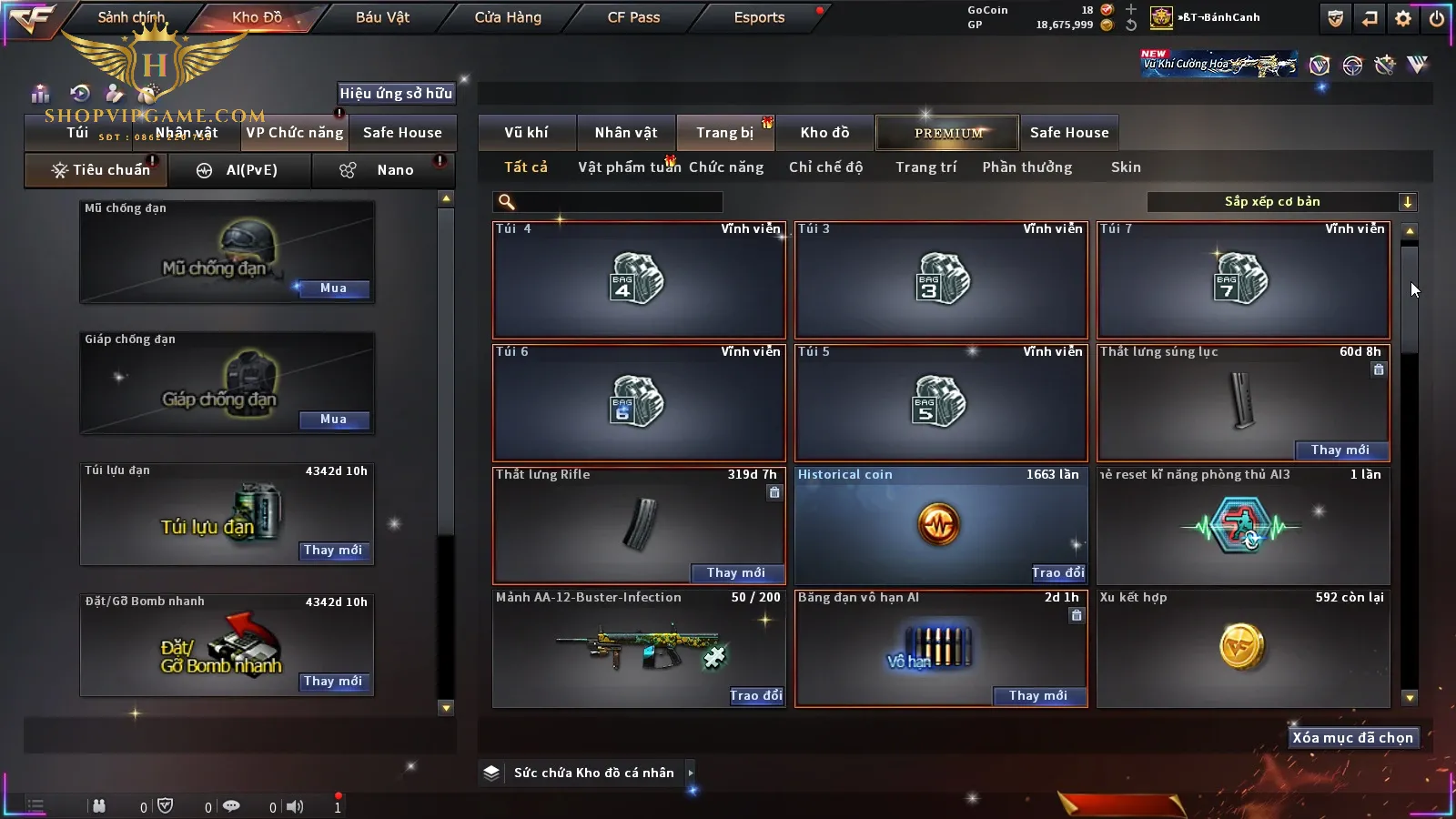Renew the Túi lựu đạn item
Screen dimensions: 1456x819
(333, 551)
